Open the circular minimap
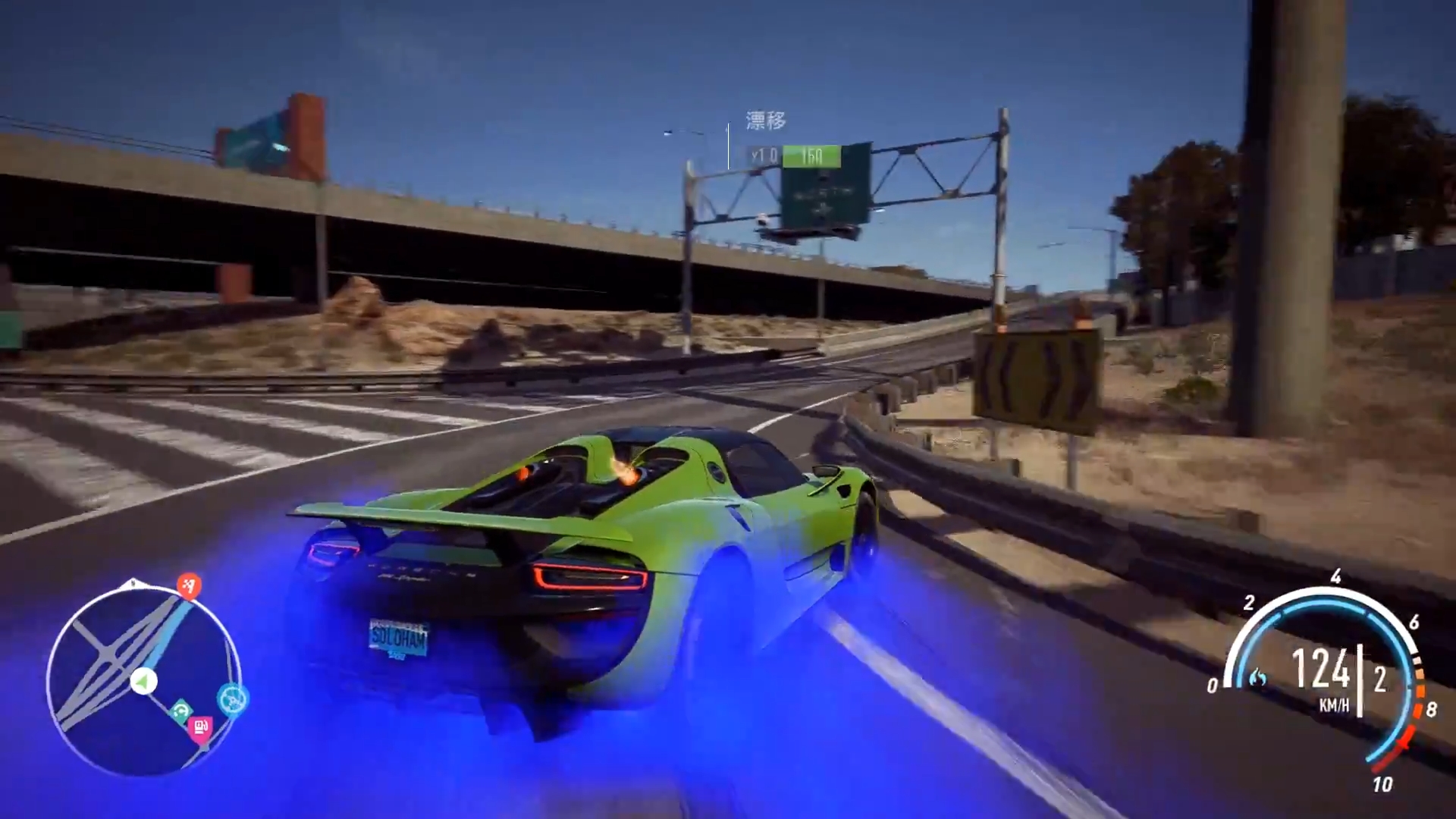 (143, 680)
